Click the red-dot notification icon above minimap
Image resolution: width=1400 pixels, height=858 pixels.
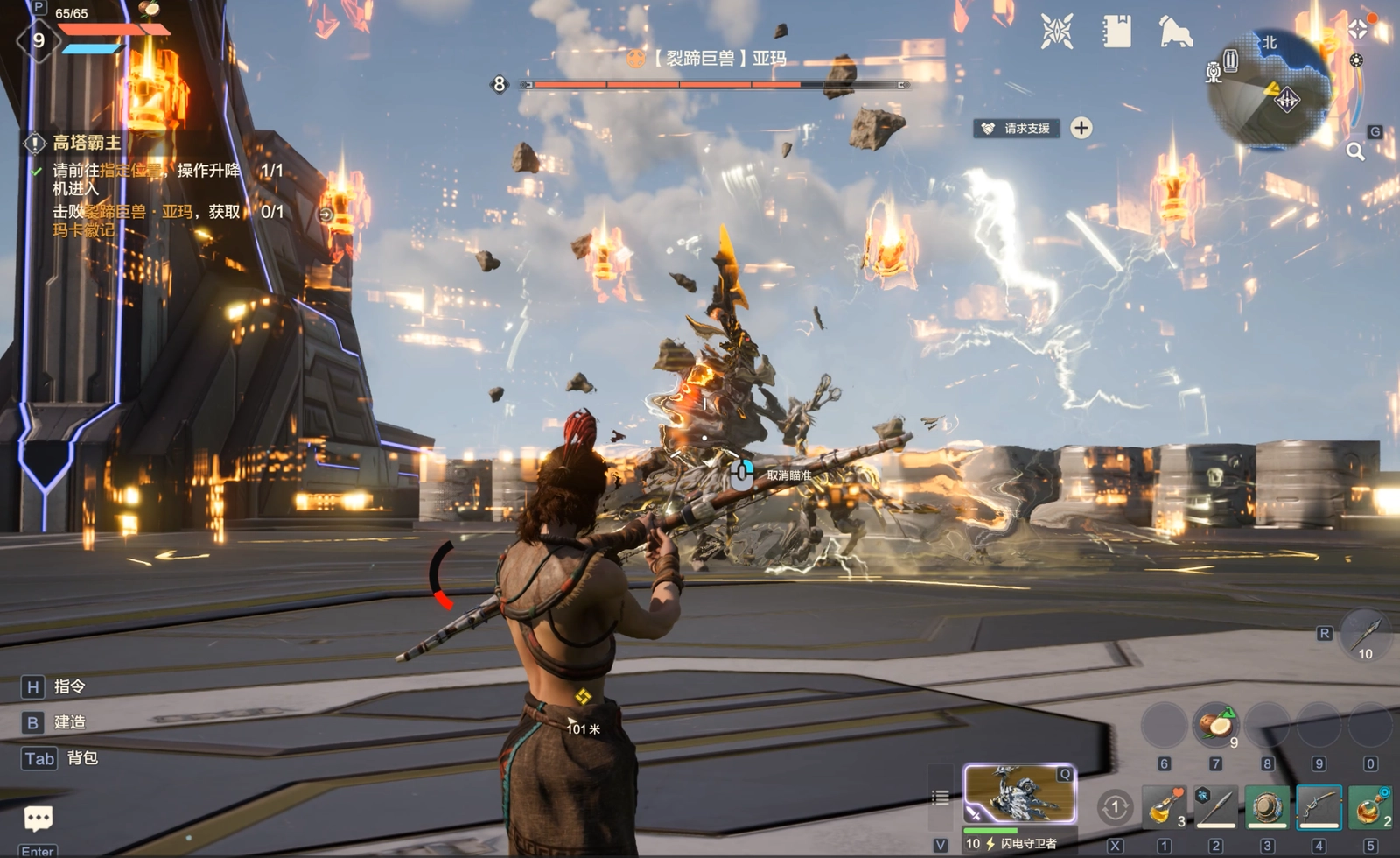(1360, 27)
